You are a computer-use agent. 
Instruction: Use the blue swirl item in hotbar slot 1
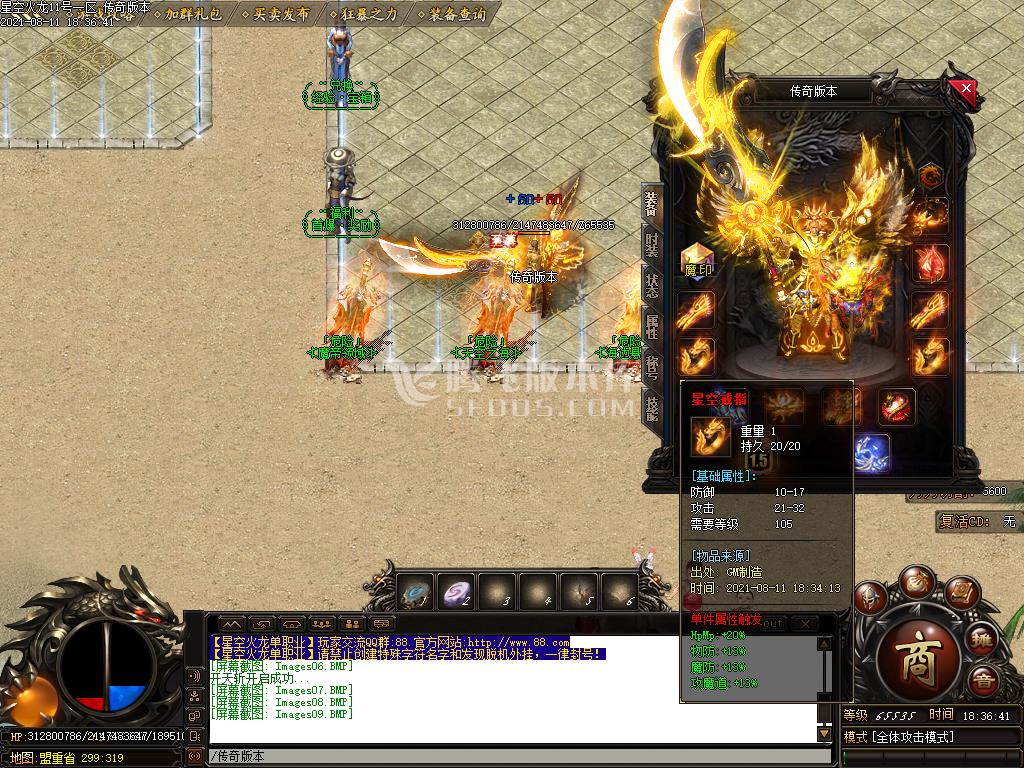[x=416, y=594]
